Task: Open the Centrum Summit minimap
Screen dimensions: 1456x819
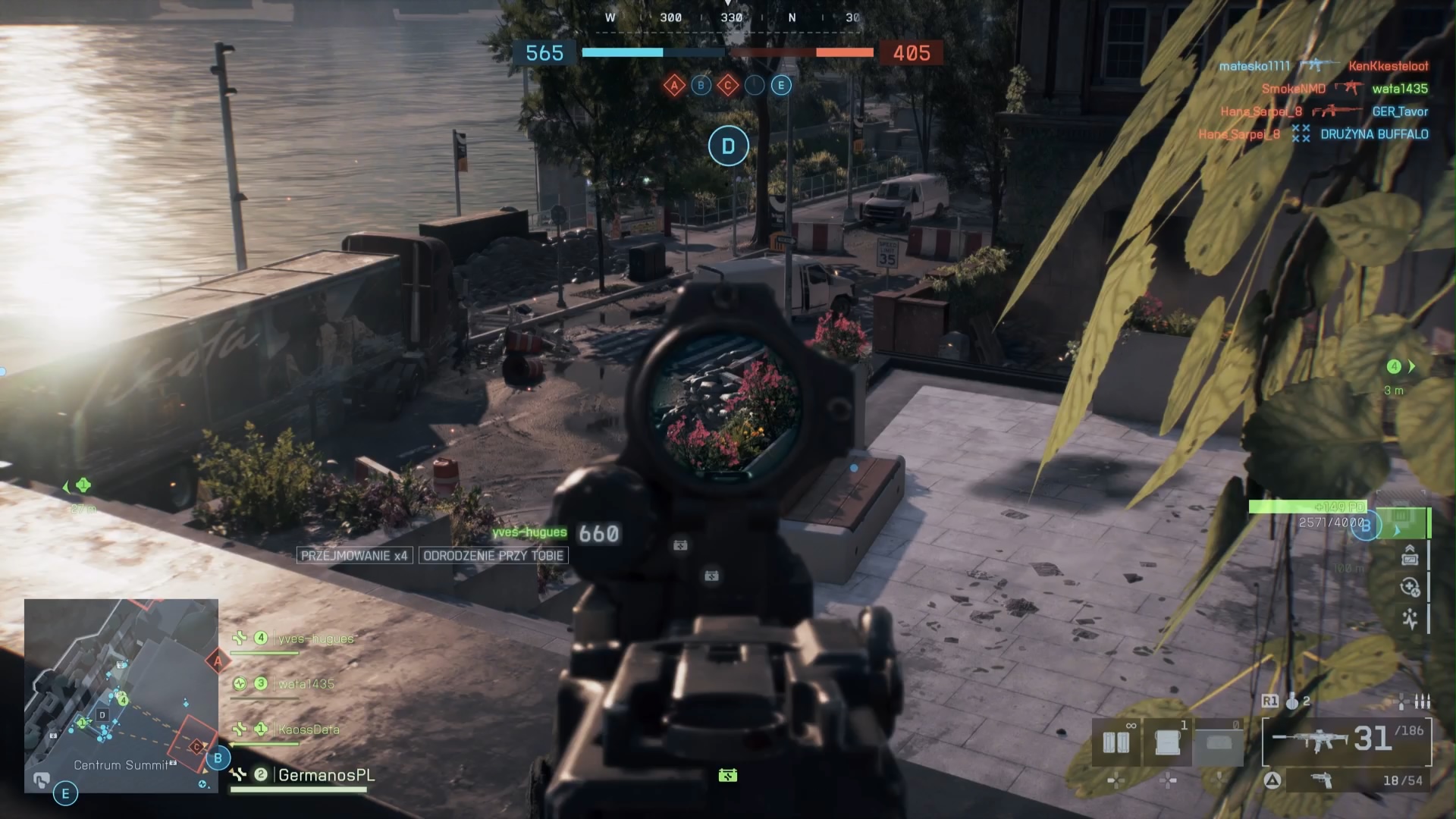Action: click(x=121, y=694)
